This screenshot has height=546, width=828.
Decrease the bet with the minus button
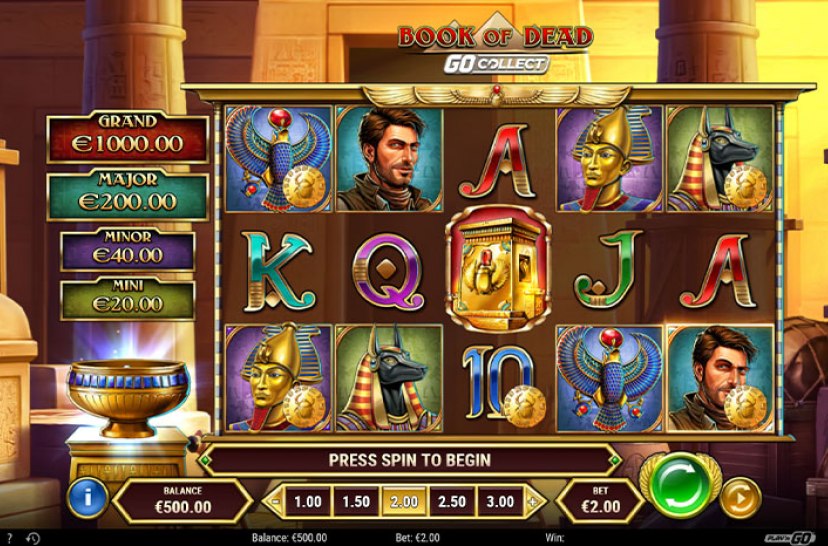(274, 502)
